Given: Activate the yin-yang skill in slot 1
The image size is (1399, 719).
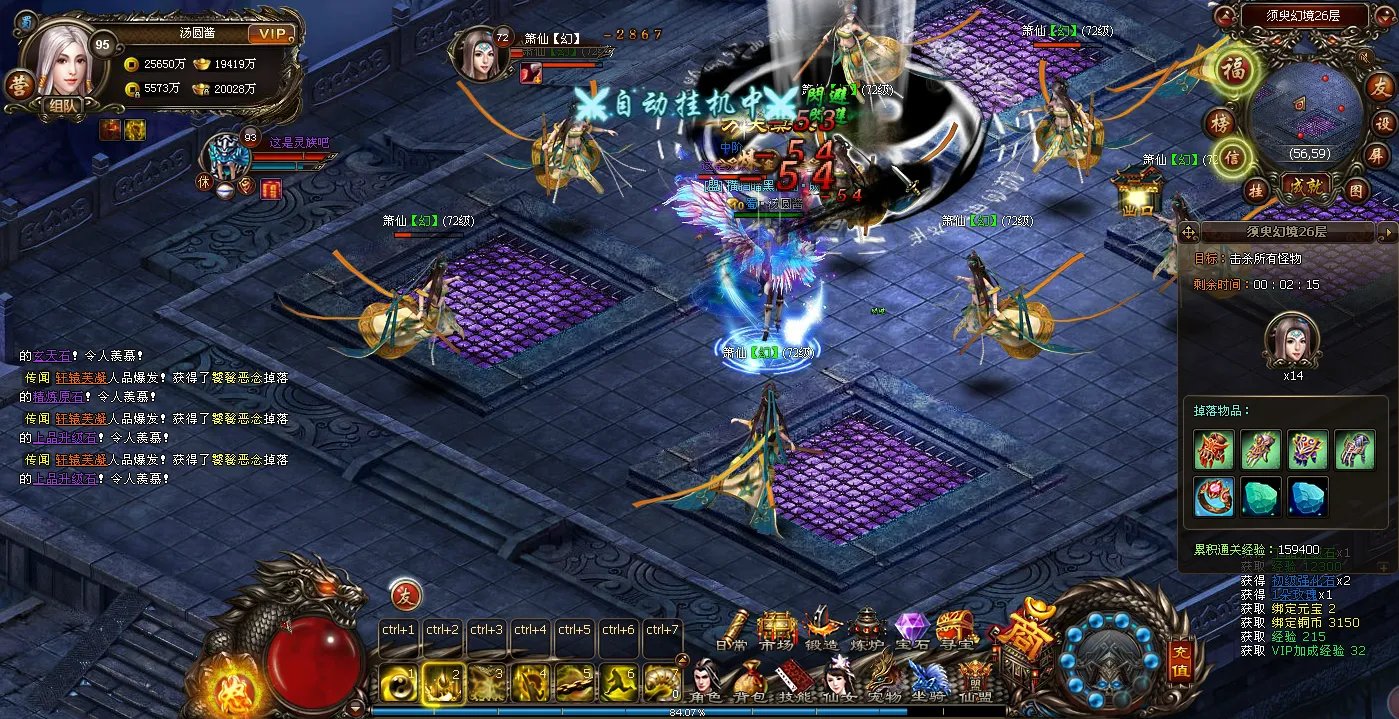Looking at the screenshot, I should coord(400,684).
